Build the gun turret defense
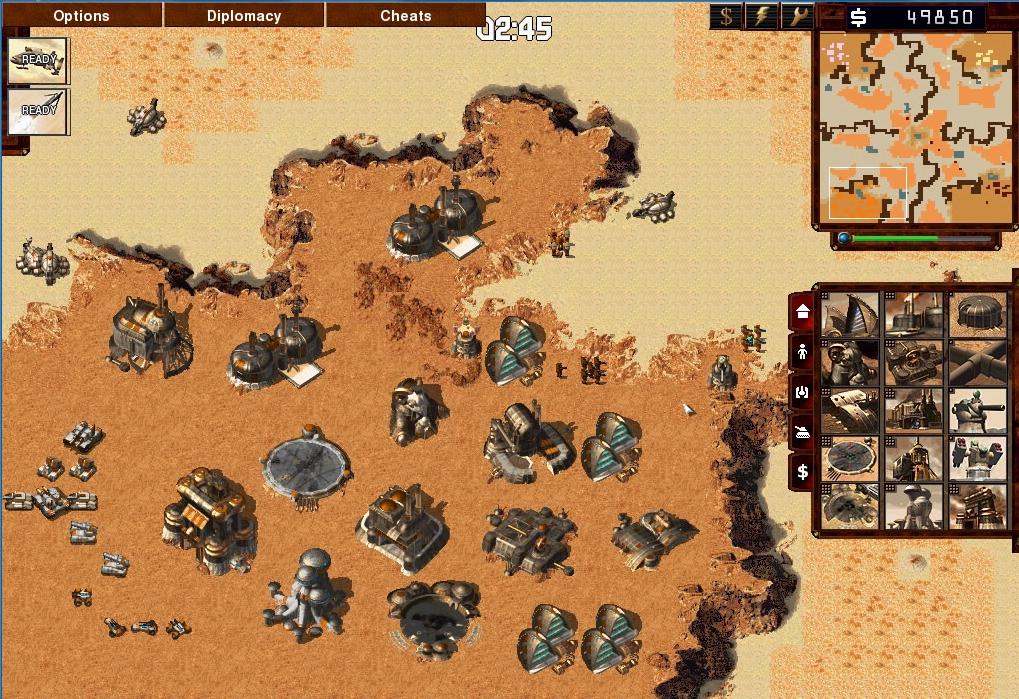 [978, 410]
